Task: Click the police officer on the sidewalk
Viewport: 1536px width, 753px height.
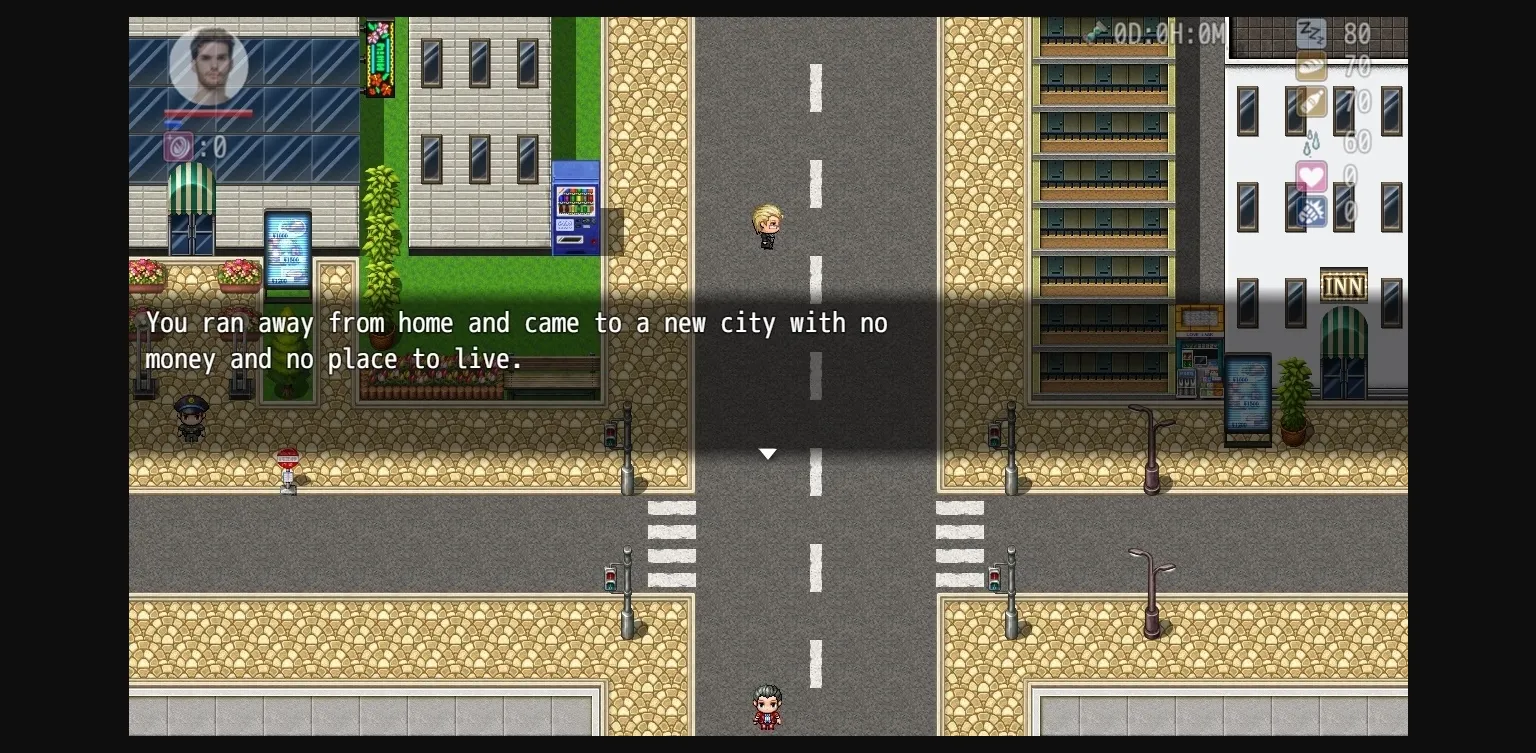Action: coord(190,420)
